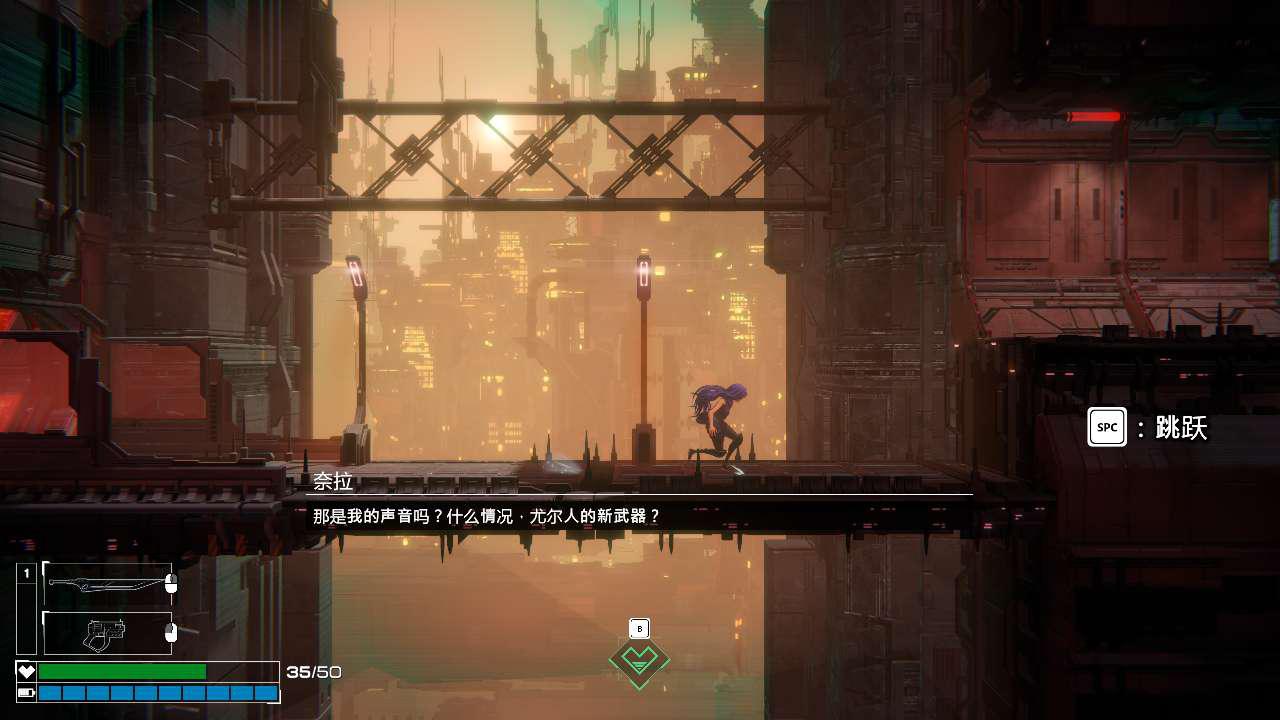This screenshot has height=720, width=1280.
Task: Activate the green heart healing ability
Action: (x=639, y=660)
